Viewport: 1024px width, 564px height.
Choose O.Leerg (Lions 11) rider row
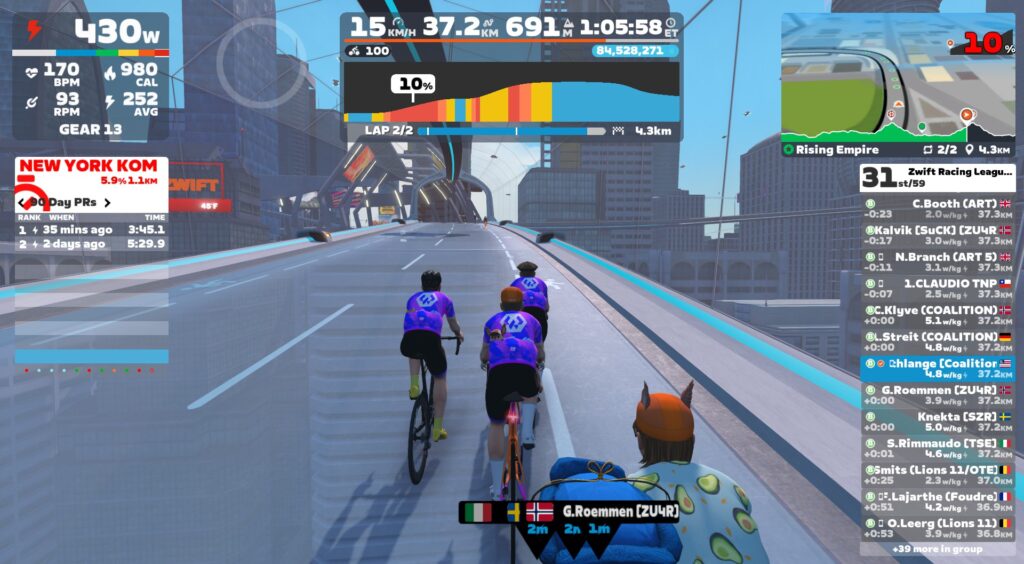(937, 528)
